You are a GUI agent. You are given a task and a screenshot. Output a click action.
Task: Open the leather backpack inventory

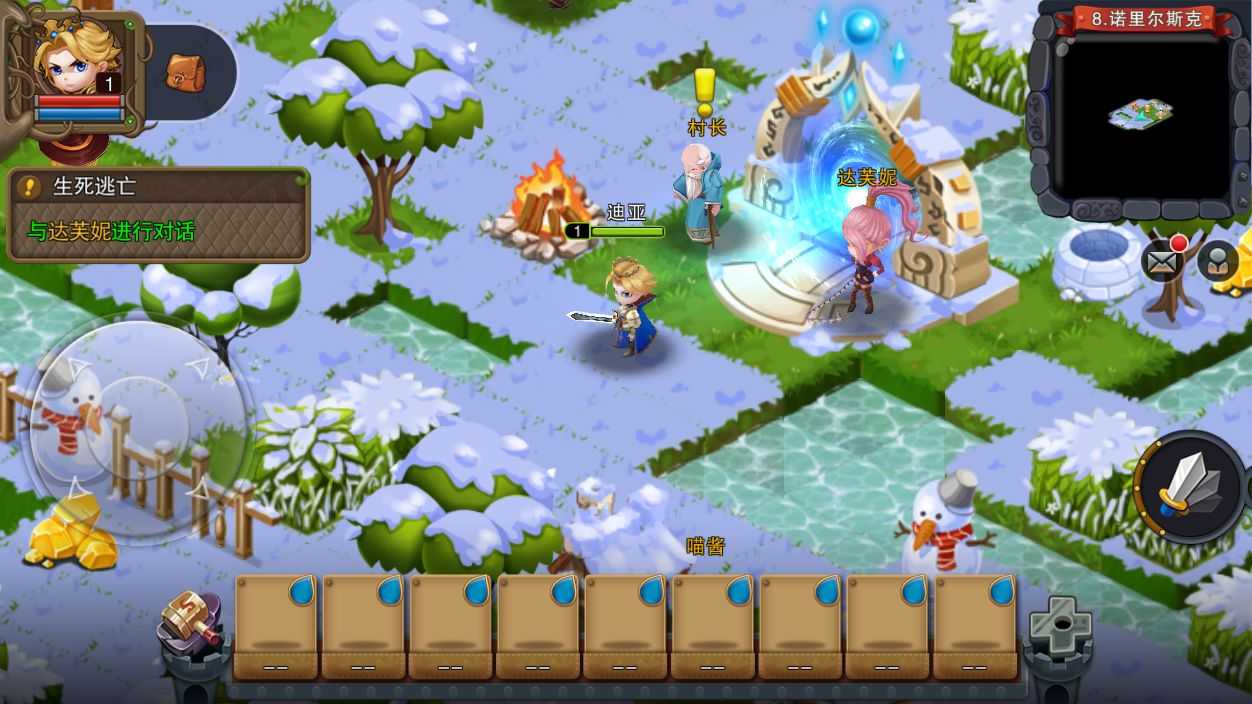coord(185,71)
